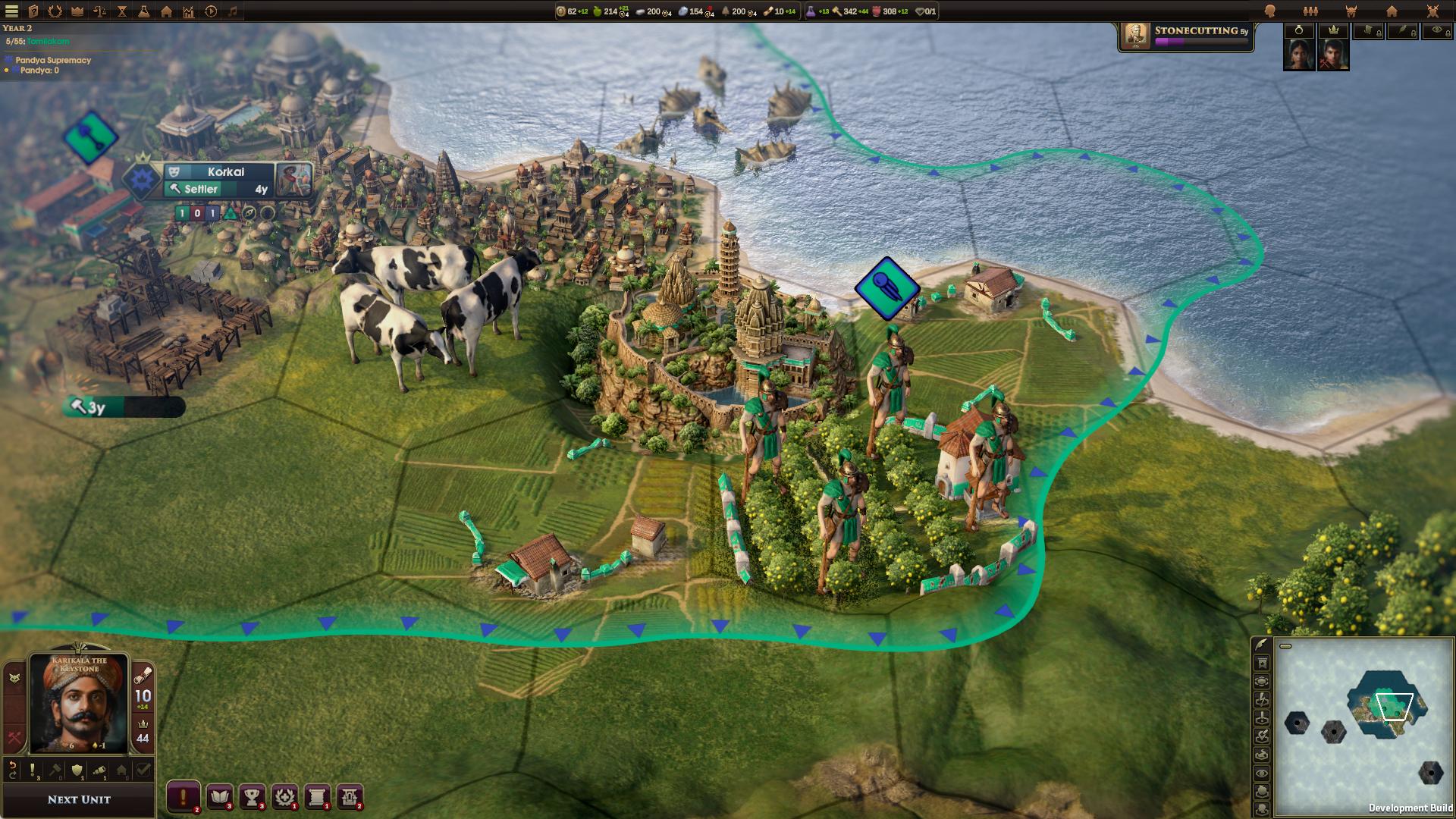
Task: Open the trophy notification at bottom center
Action: pos(251,796)
